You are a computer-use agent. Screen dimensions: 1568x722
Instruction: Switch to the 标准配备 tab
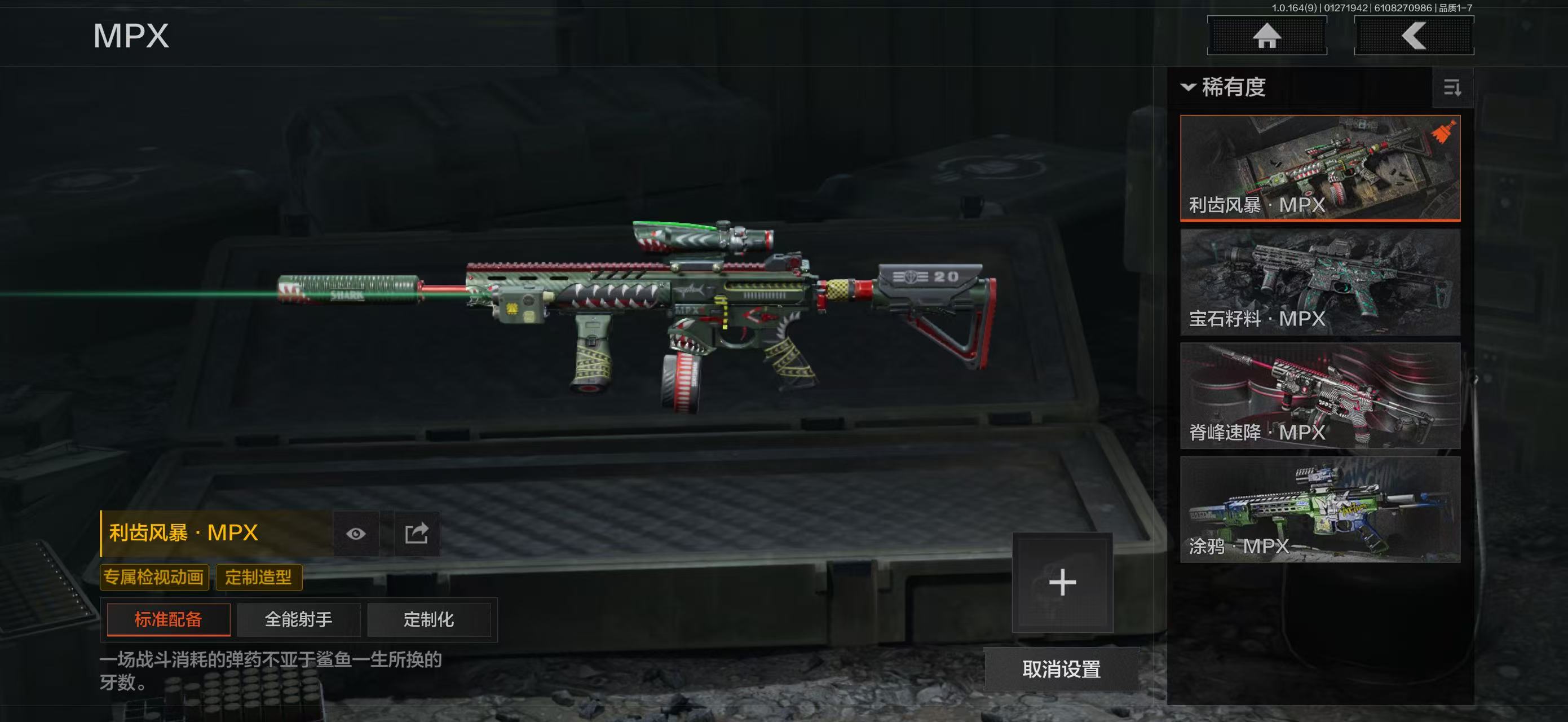(168, 620)
